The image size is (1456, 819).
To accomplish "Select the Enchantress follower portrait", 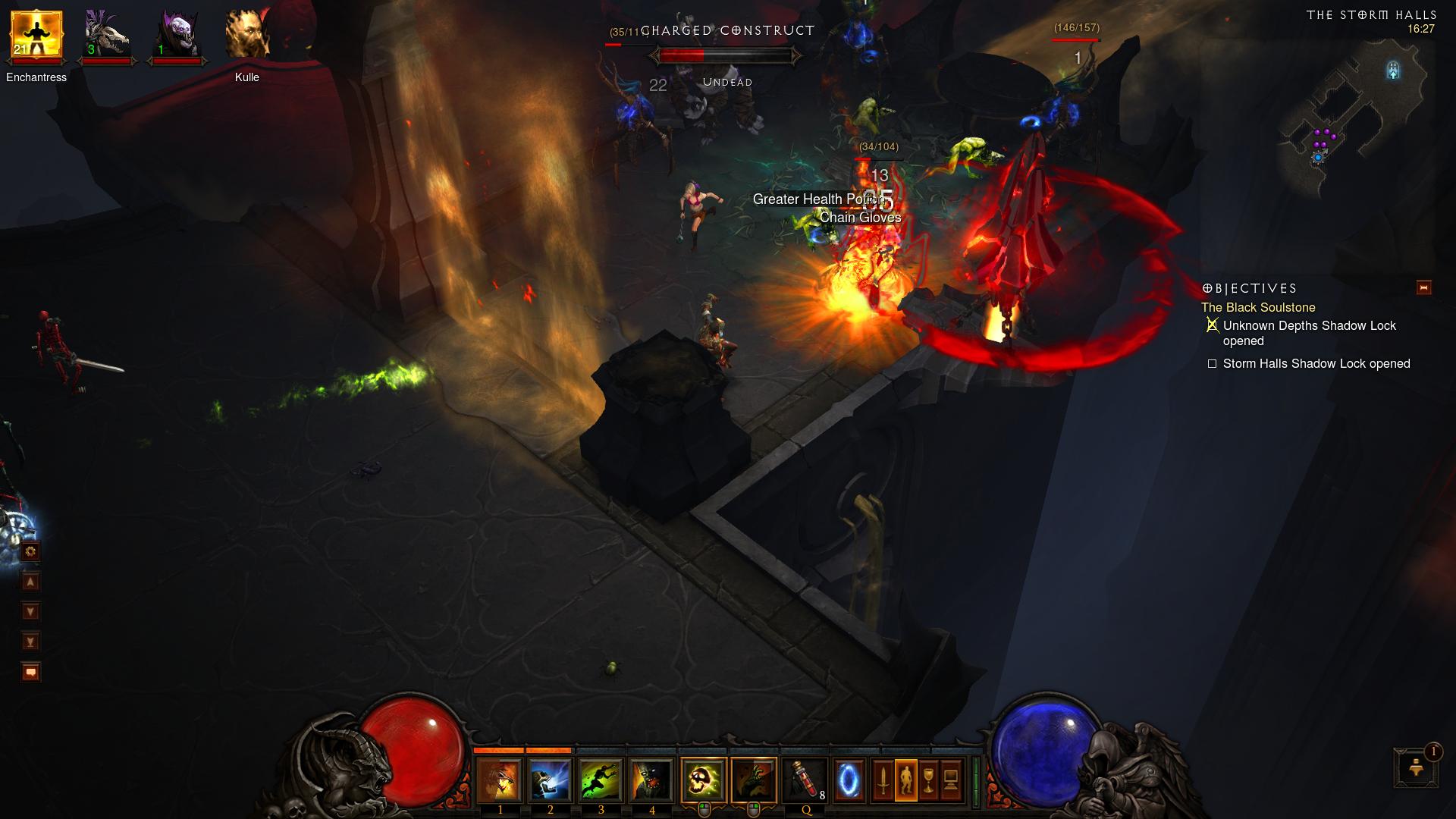I will (36, 36).
